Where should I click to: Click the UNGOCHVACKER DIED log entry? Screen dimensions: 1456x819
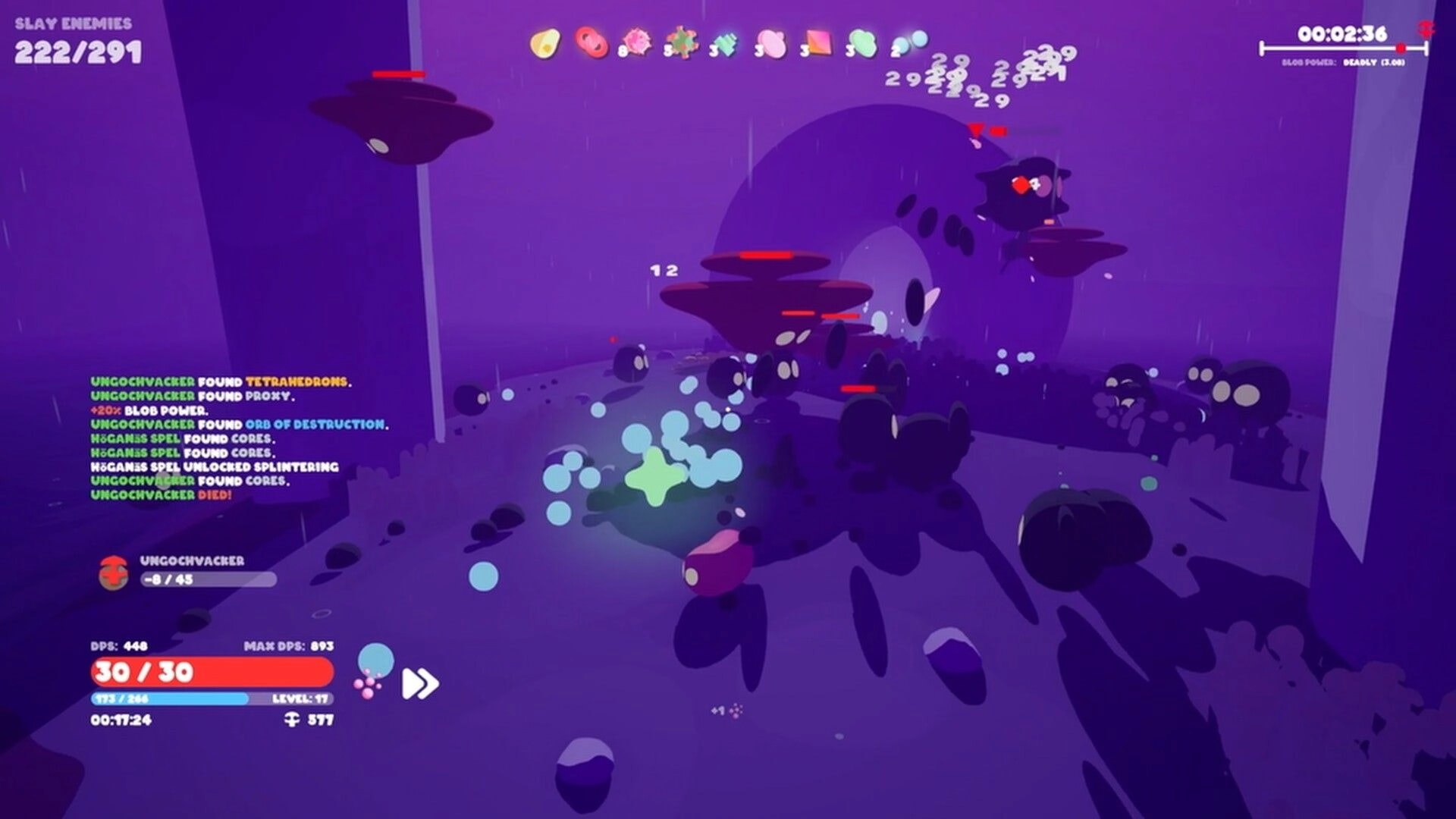click(x=161, y=493)
